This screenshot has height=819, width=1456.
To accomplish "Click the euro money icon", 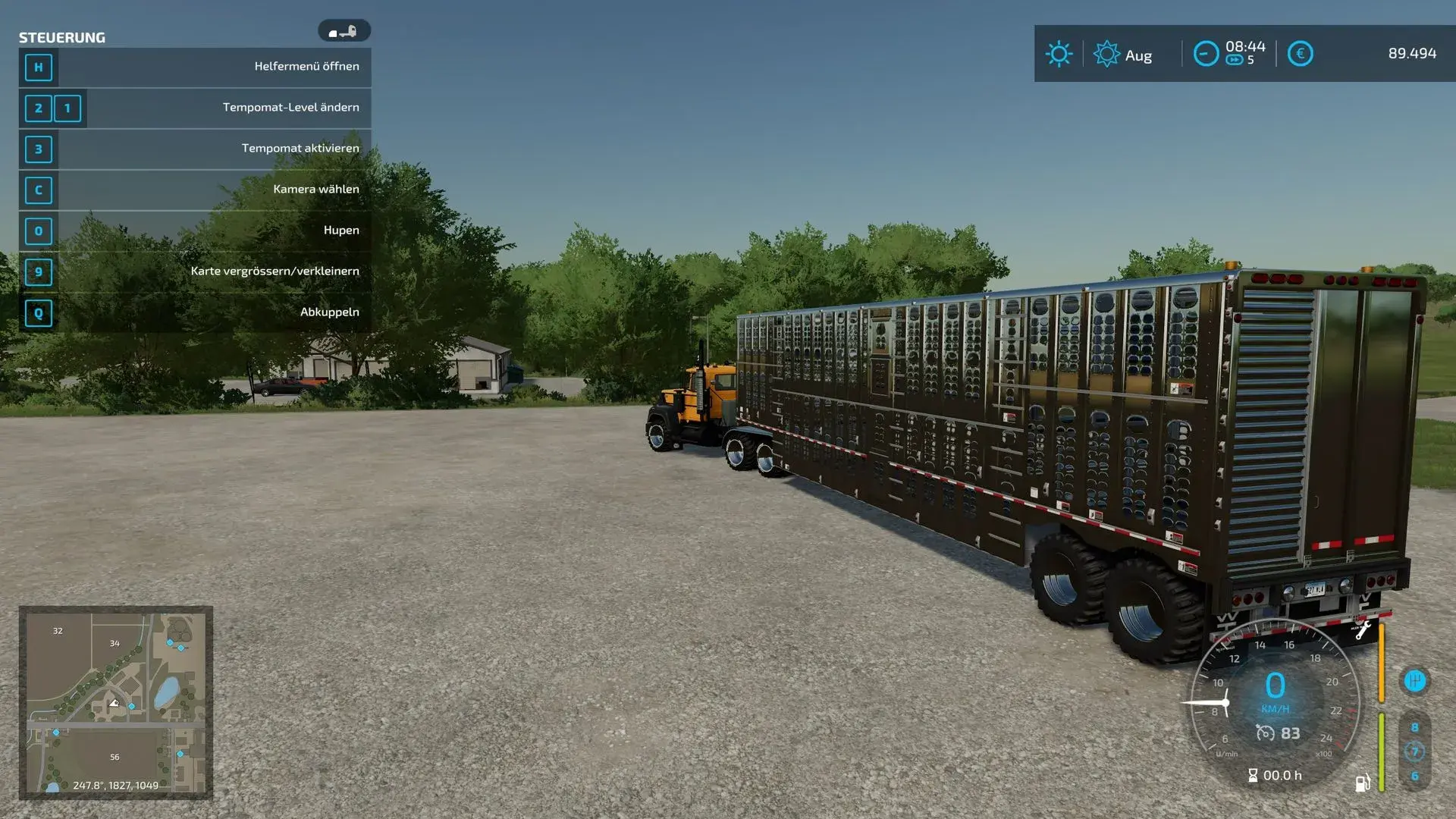I will coord(1300,54).
